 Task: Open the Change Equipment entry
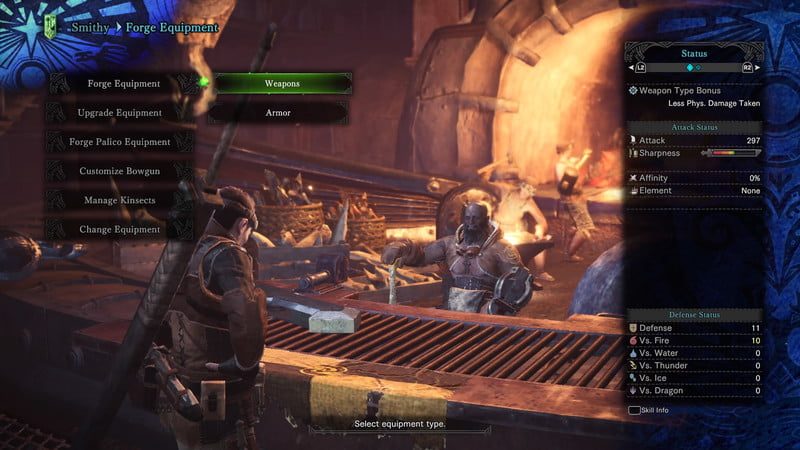click(120, 229)
